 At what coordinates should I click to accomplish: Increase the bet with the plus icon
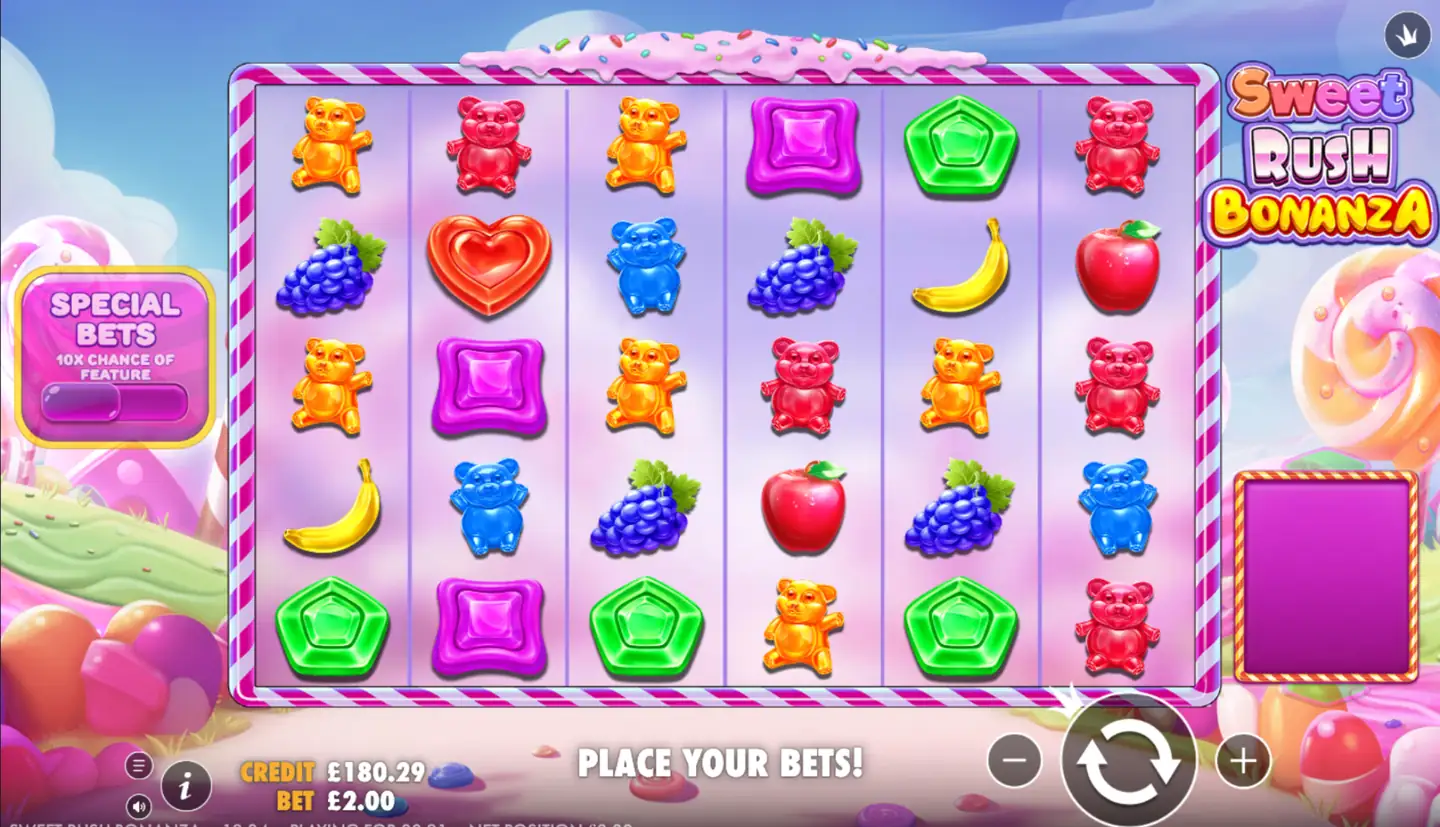click(x=1242, y=761)
